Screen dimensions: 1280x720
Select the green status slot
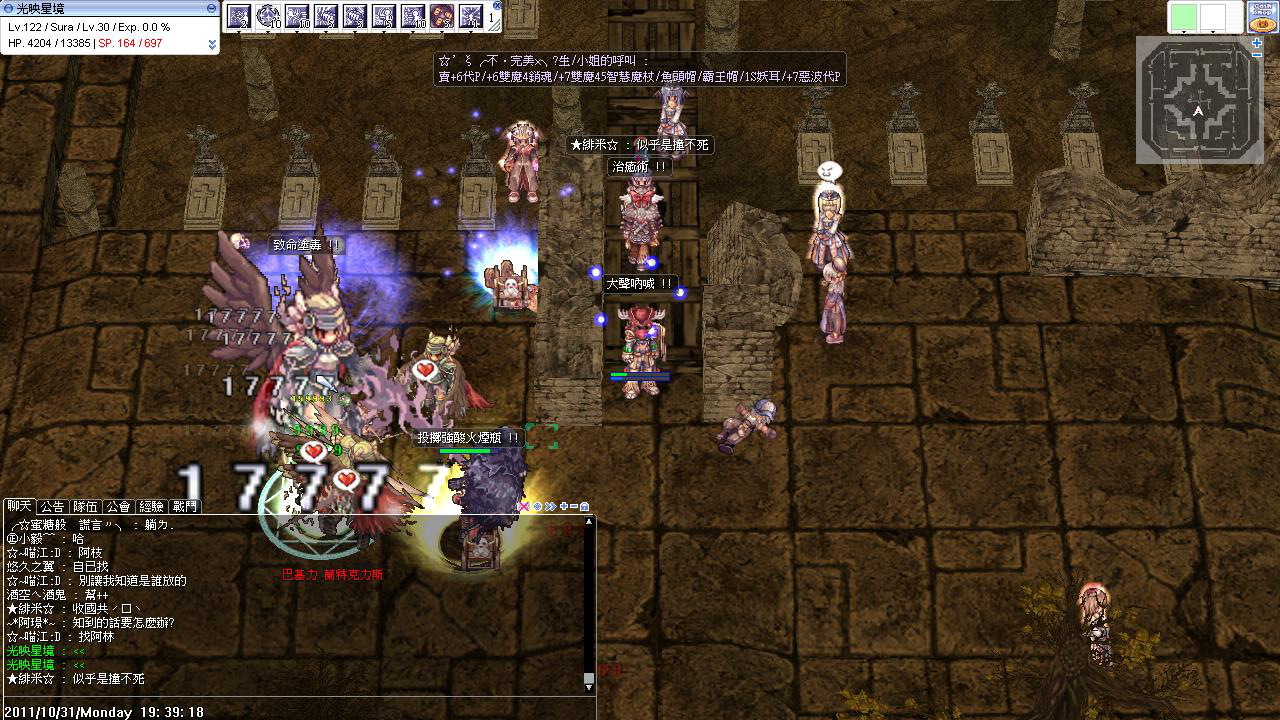1183,17
